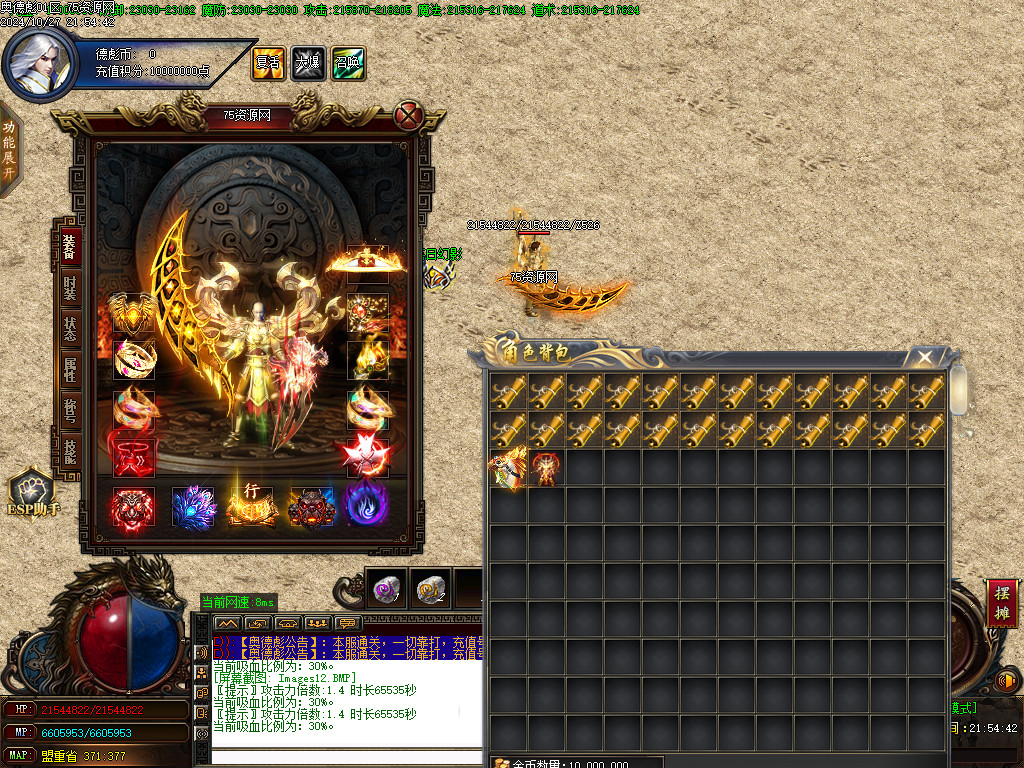Show the 属性 attributes tab
The image size is (1024, 768).
coord(69,369)
